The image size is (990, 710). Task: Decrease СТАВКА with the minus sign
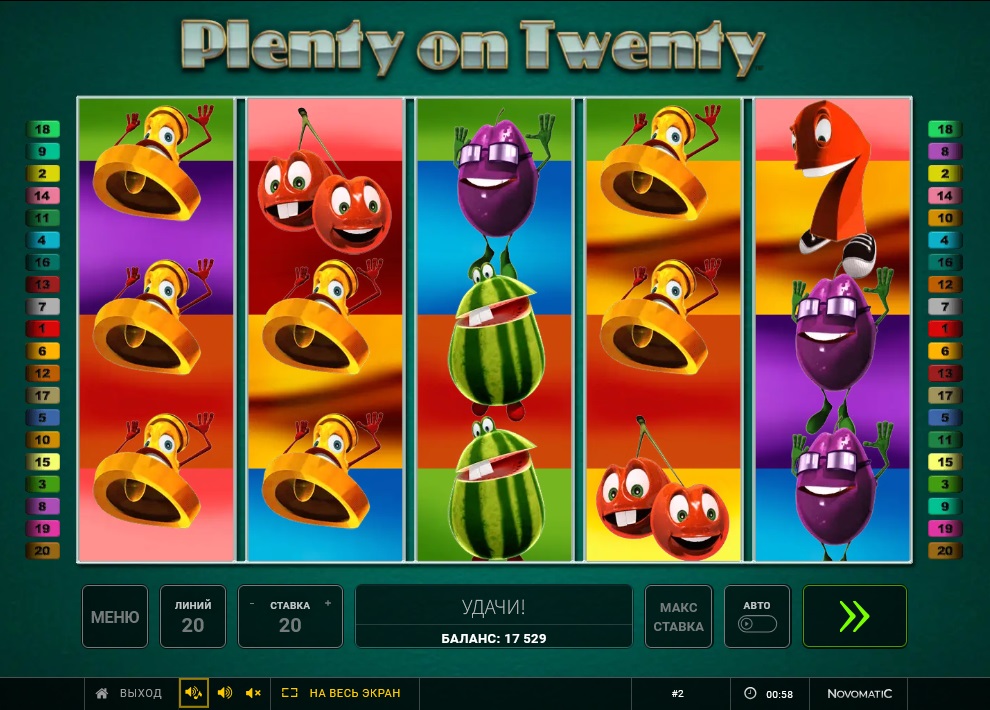(252, 604)
